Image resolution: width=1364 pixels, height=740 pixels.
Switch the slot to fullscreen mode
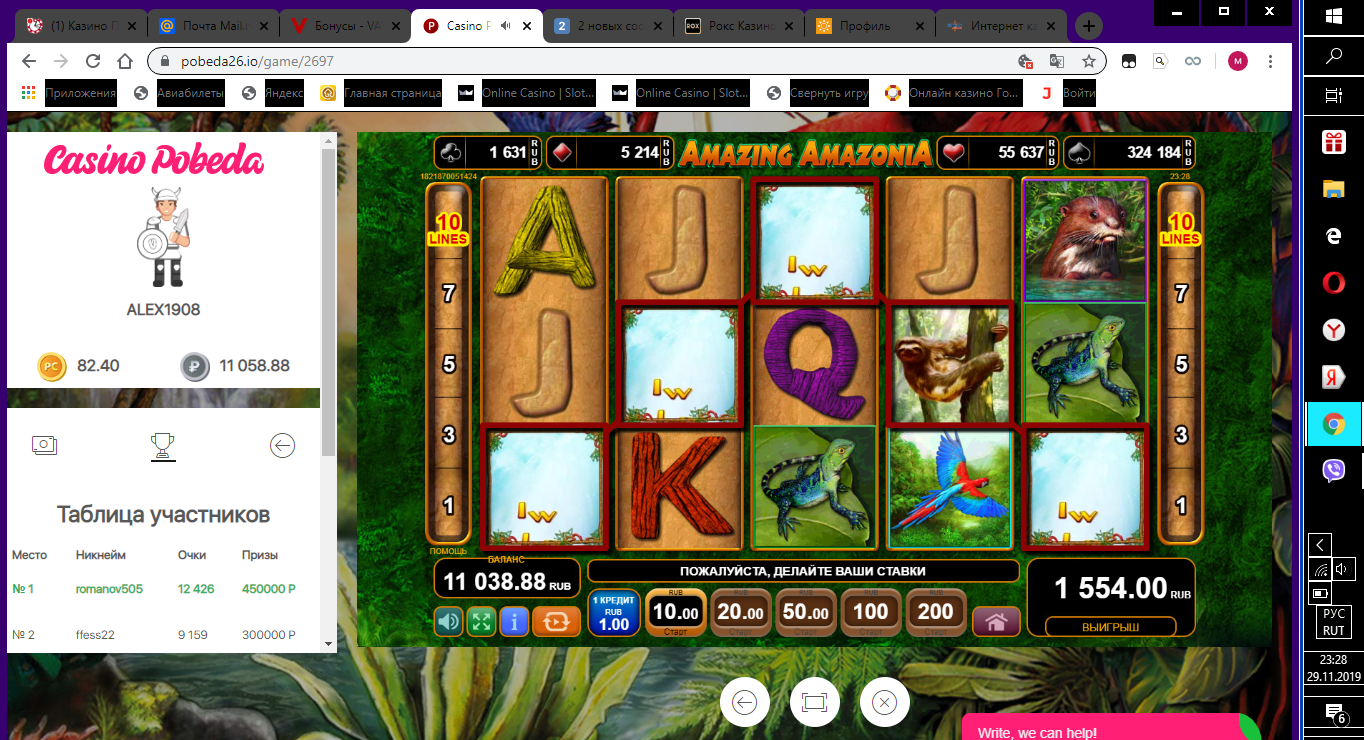tap(481, 621)
